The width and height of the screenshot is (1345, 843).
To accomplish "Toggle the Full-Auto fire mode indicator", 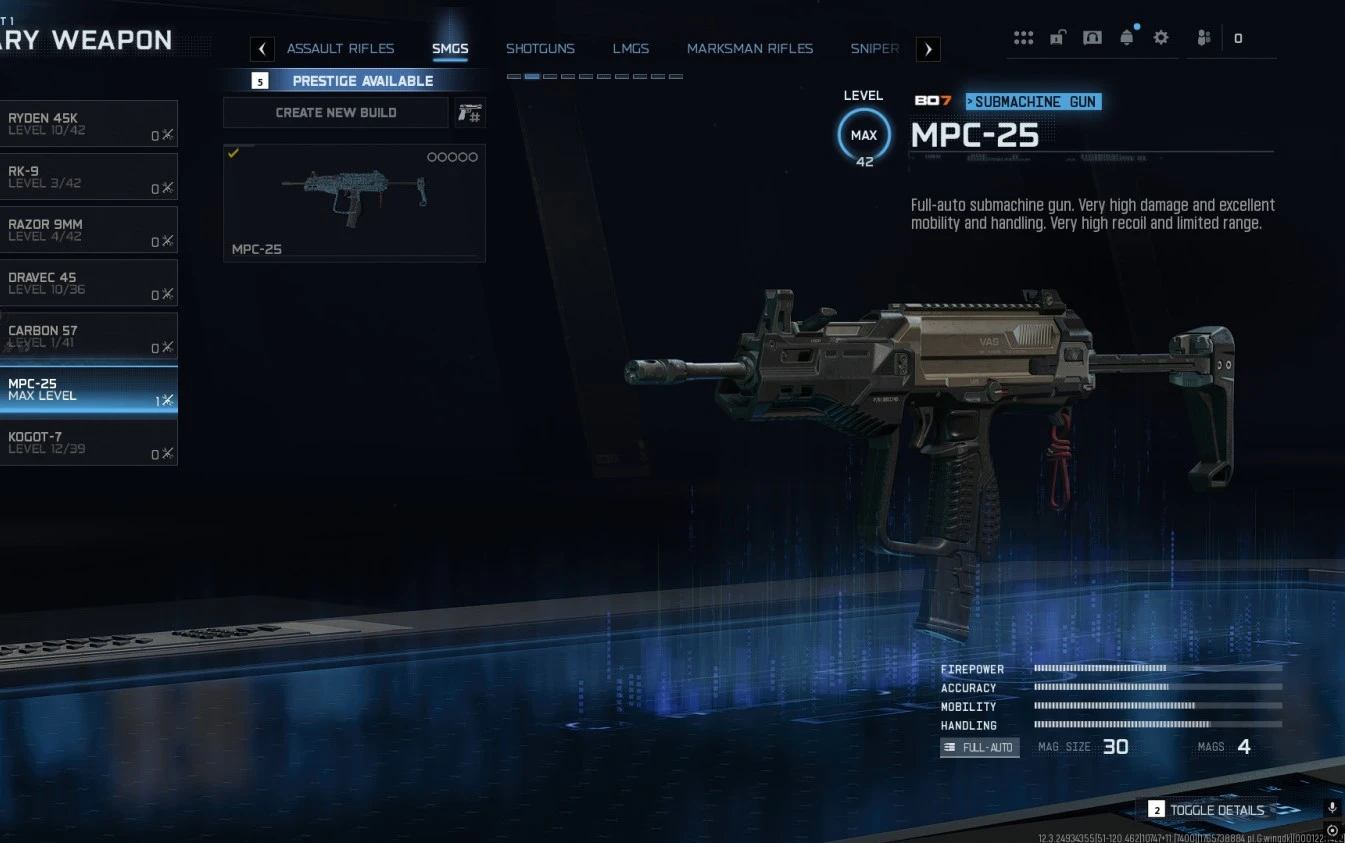I will (978, 747).
